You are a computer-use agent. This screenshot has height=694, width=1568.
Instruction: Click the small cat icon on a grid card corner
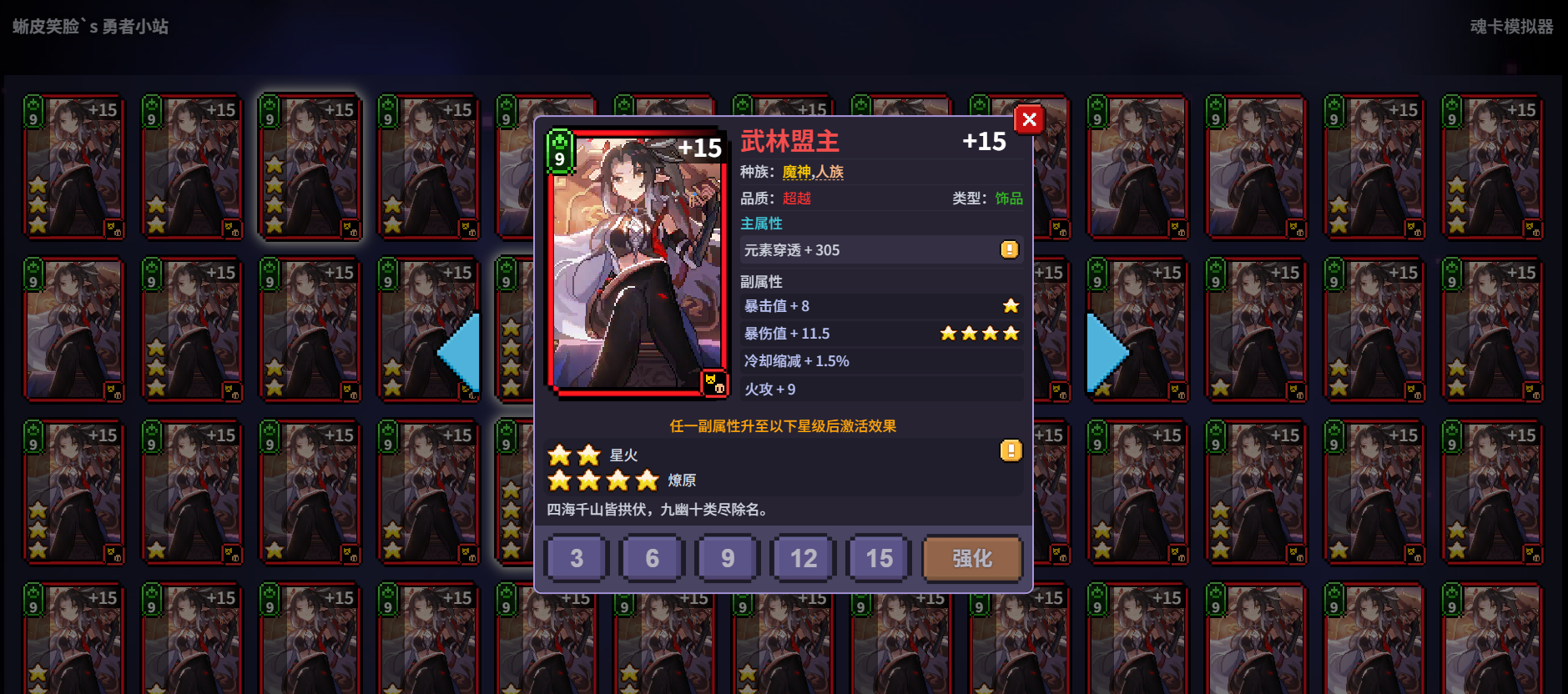click(109, 224)
